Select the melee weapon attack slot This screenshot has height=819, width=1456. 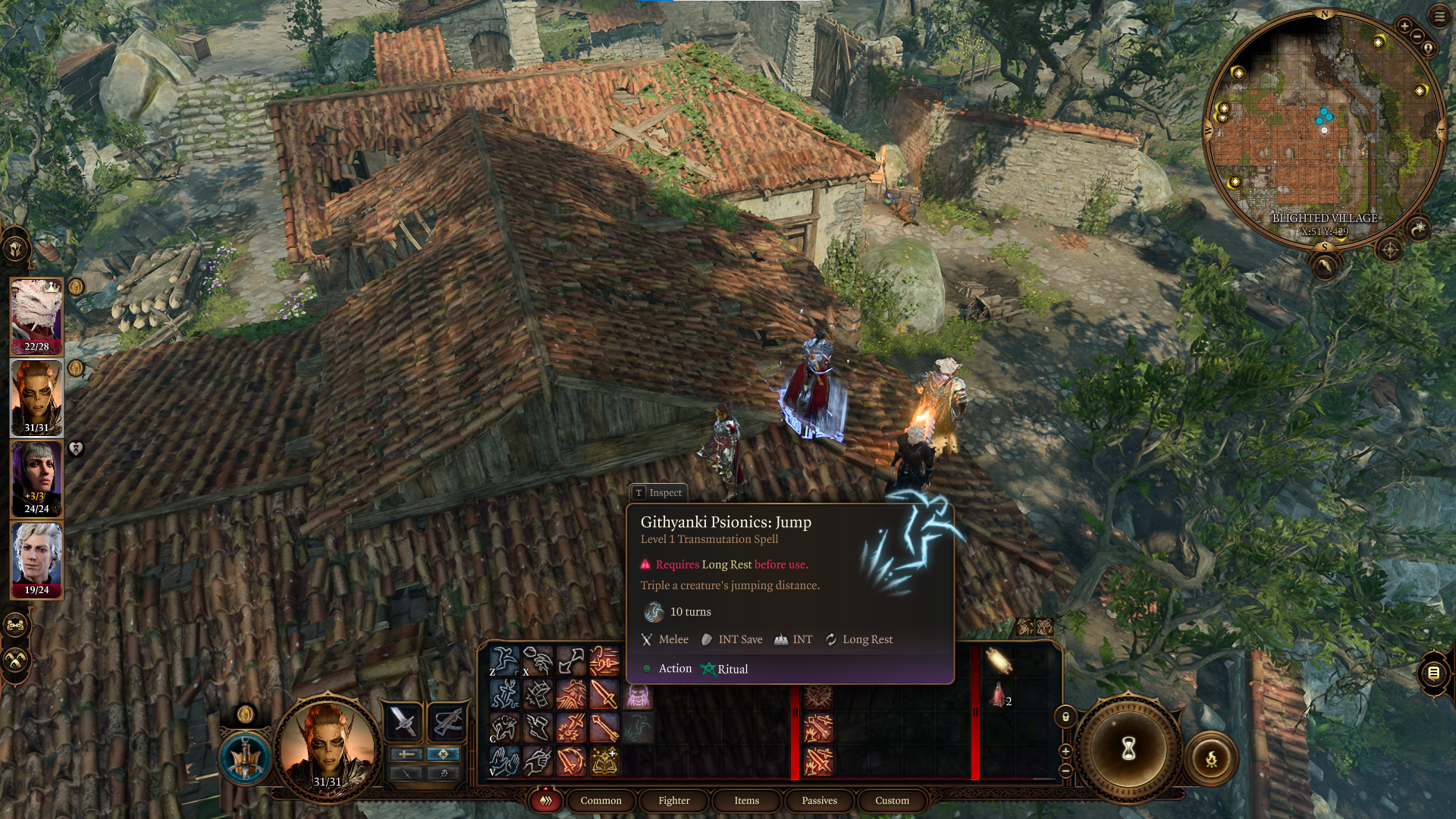[403, 721]
